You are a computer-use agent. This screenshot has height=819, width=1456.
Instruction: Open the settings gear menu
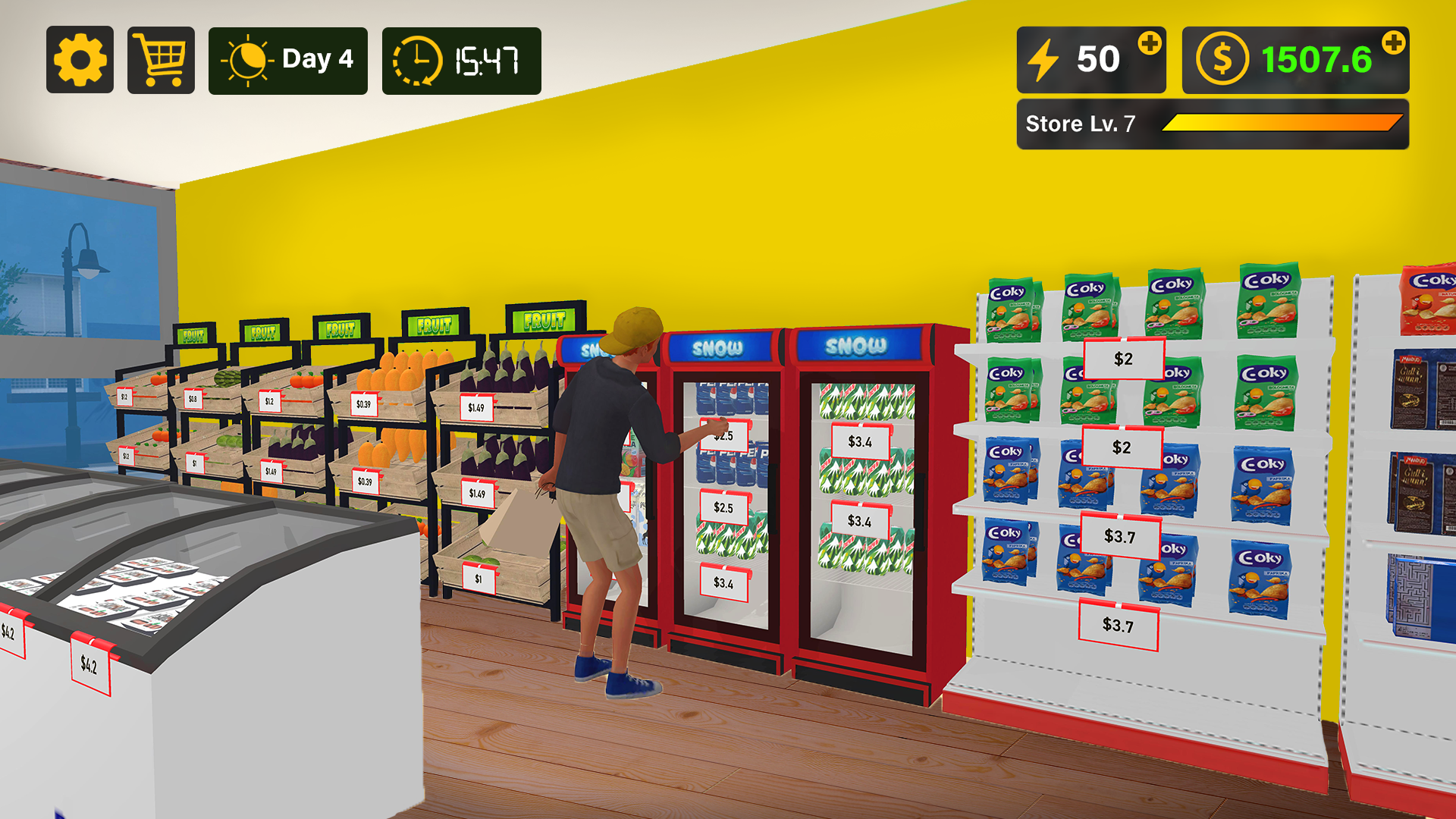tap(80, 58)
